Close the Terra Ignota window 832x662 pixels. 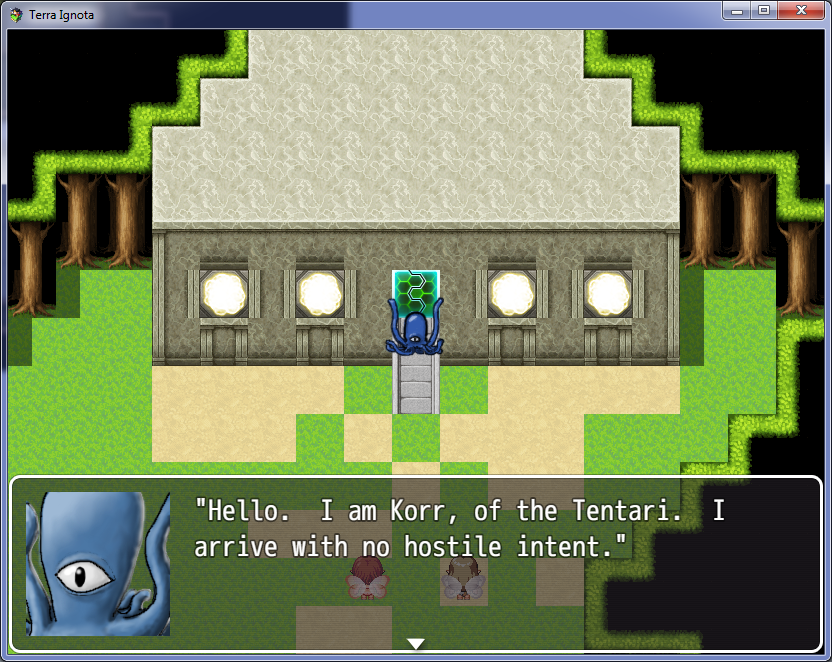point(799,10)
